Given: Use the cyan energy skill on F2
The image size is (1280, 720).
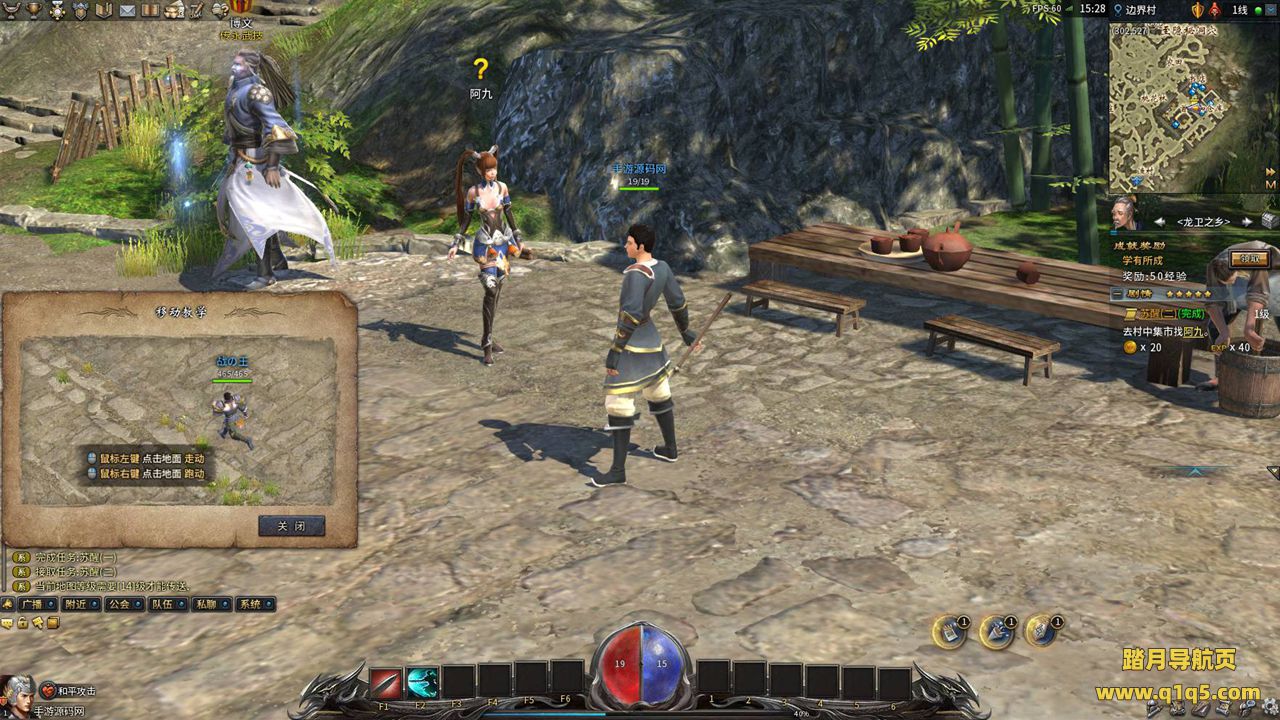Looking at the screenshot, I should pyautogui.click(x=422, y=682).
